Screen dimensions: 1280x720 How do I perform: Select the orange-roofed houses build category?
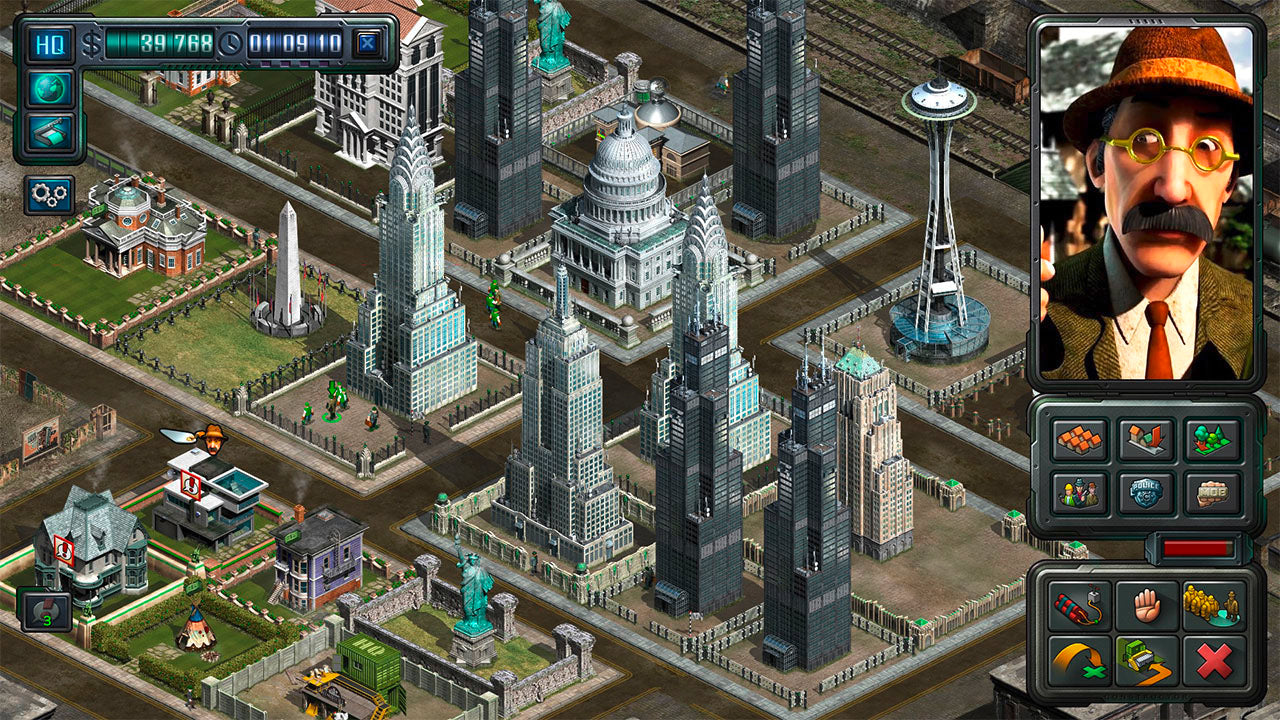pos(1080,438)
